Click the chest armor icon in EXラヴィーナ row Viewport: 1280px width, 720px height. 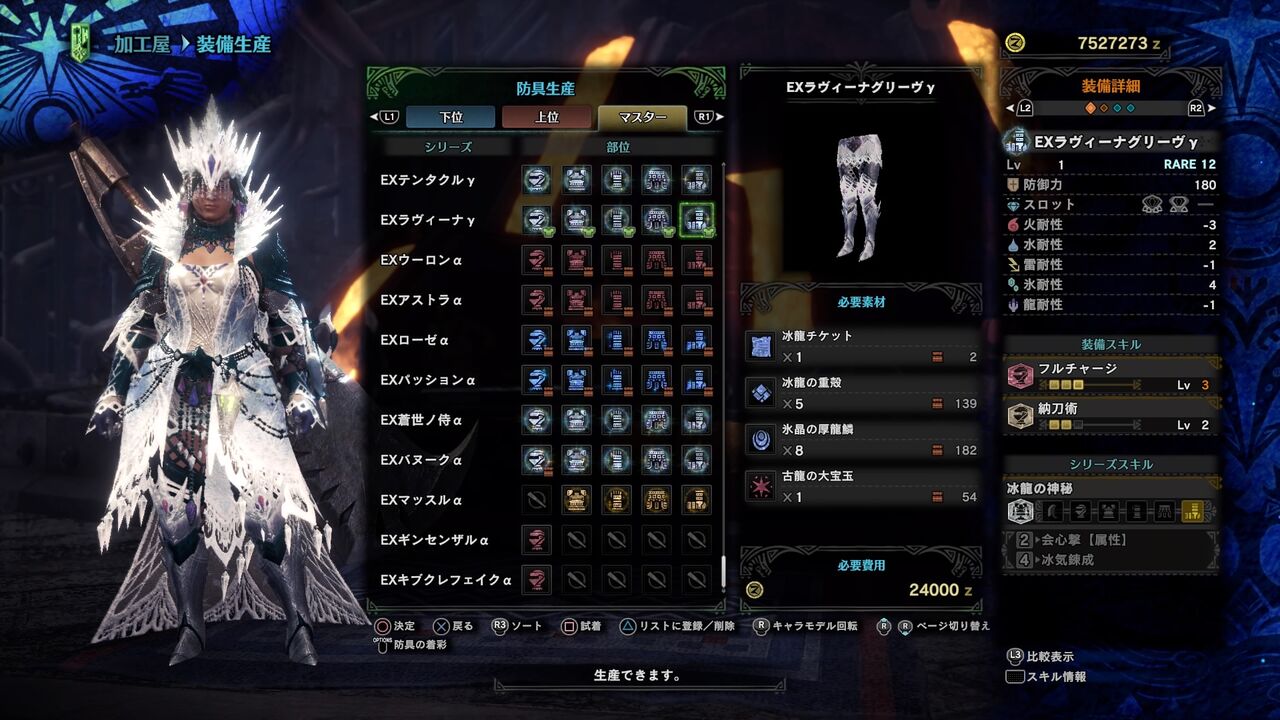[577, 219]
